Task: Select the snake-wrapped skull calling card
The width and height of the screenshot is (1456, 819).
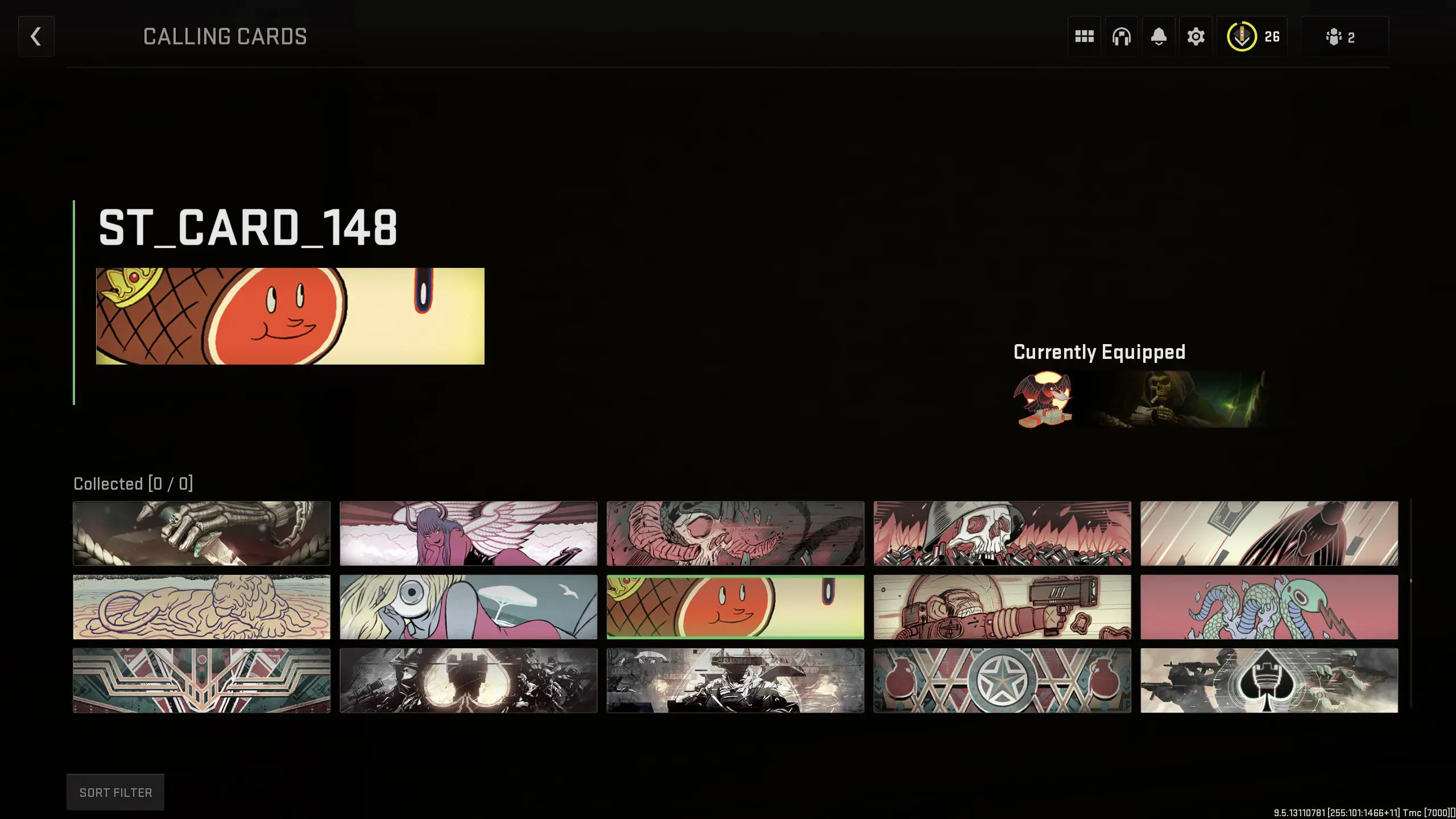Action: point(735,533)
